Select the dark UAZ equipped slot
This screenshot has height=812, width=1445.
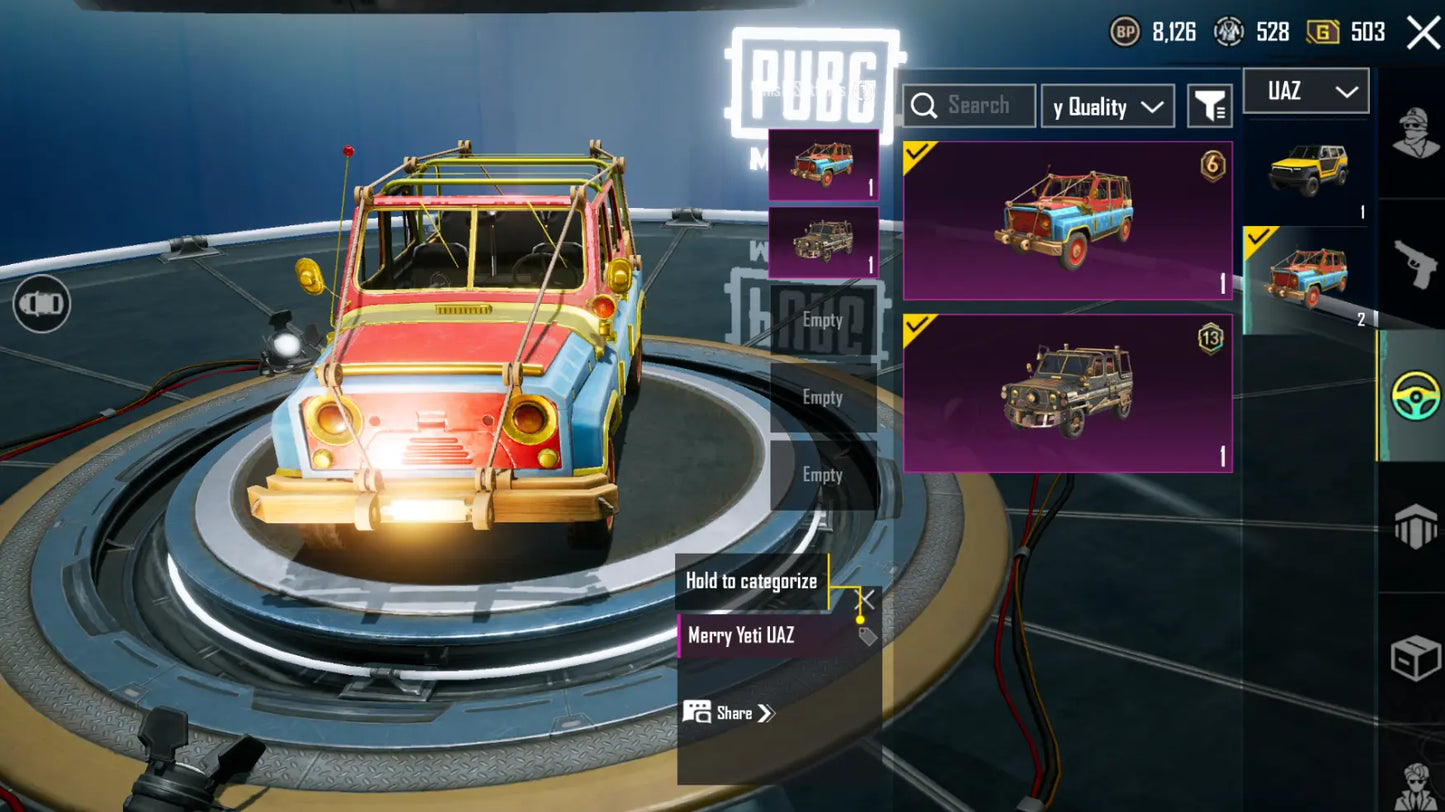[823, 242]
